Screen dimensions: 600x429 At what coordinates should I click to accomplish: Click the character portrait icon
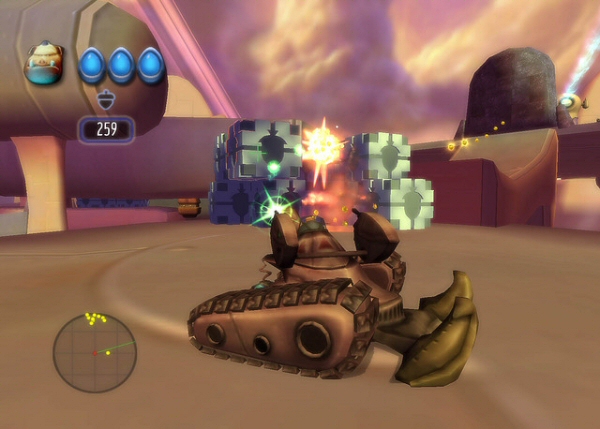click(x=45, y=64)
